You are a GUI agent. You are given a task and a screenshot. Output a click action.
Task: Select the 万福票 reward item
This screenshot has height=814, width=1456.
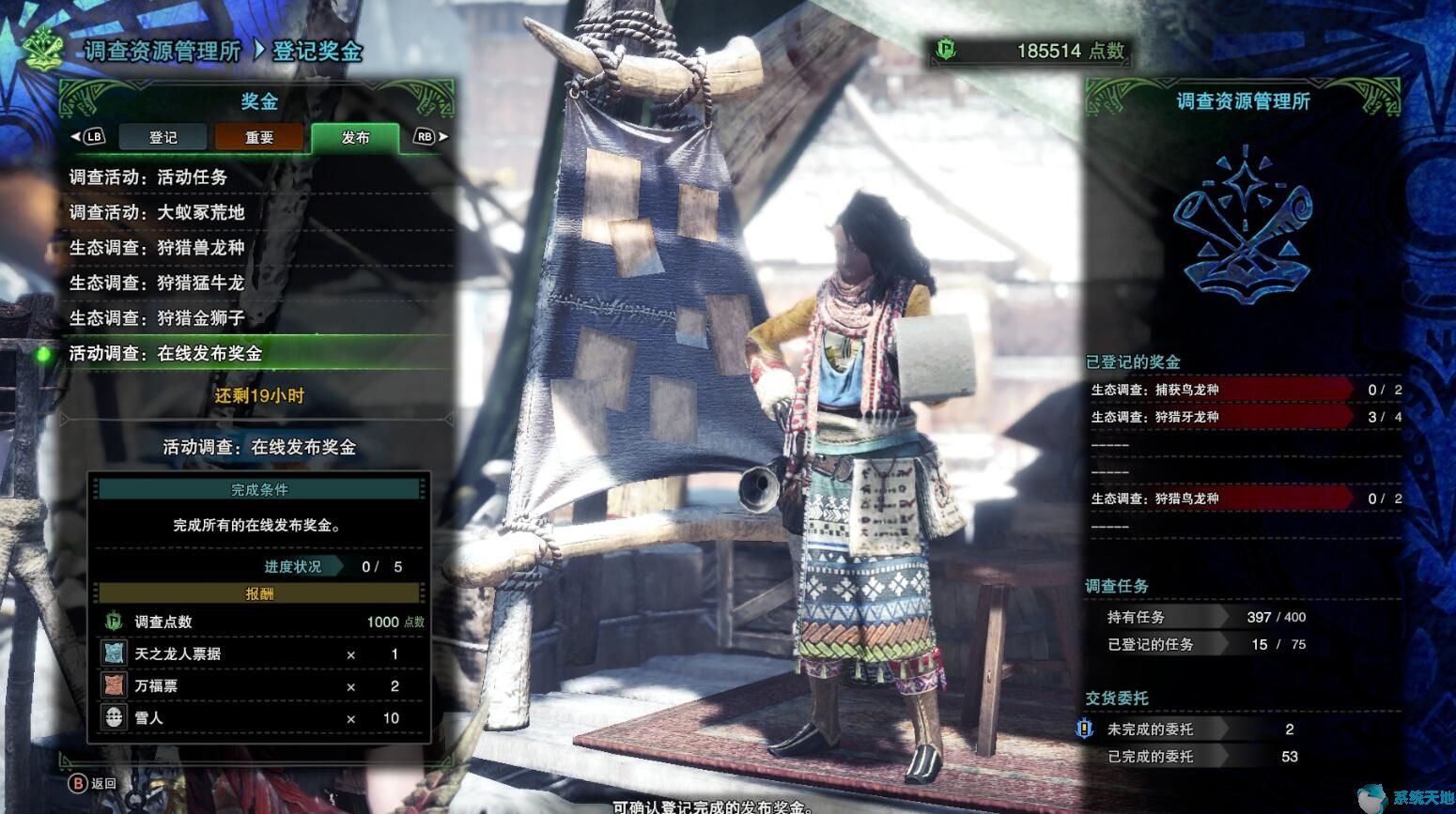click(261, 686)
